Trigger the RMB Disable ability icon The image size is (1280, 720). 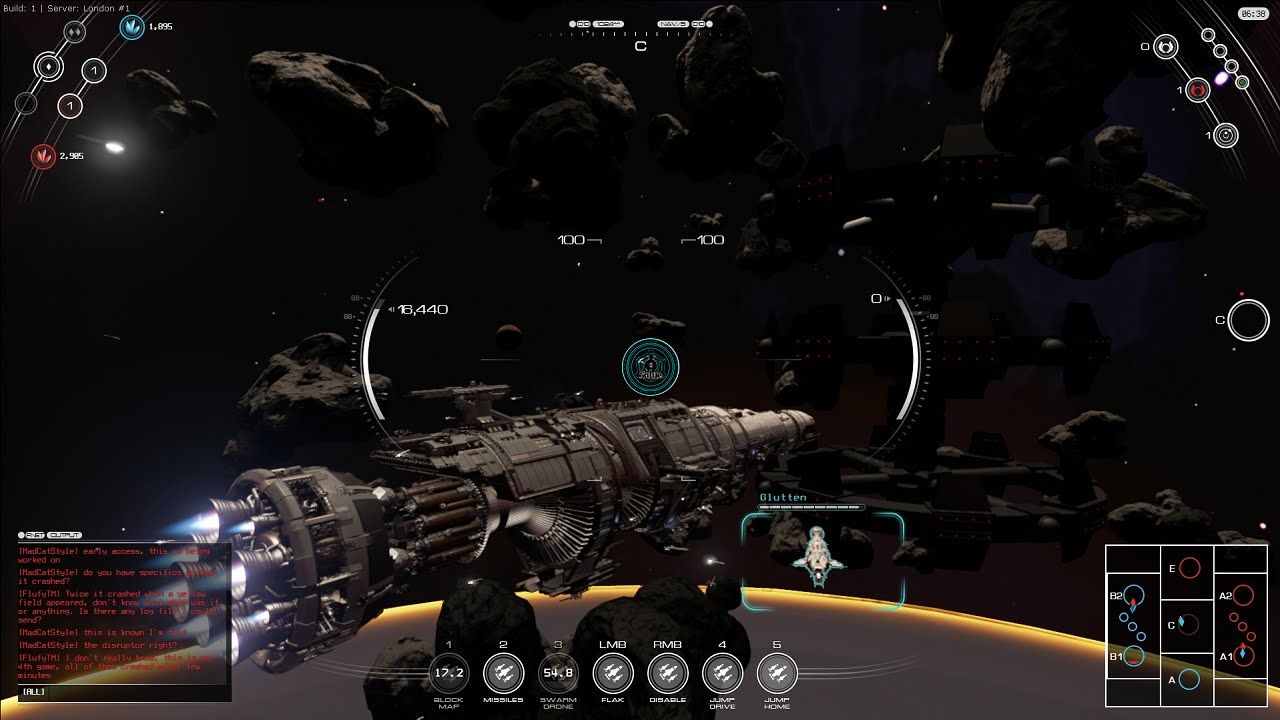(668, 674)
